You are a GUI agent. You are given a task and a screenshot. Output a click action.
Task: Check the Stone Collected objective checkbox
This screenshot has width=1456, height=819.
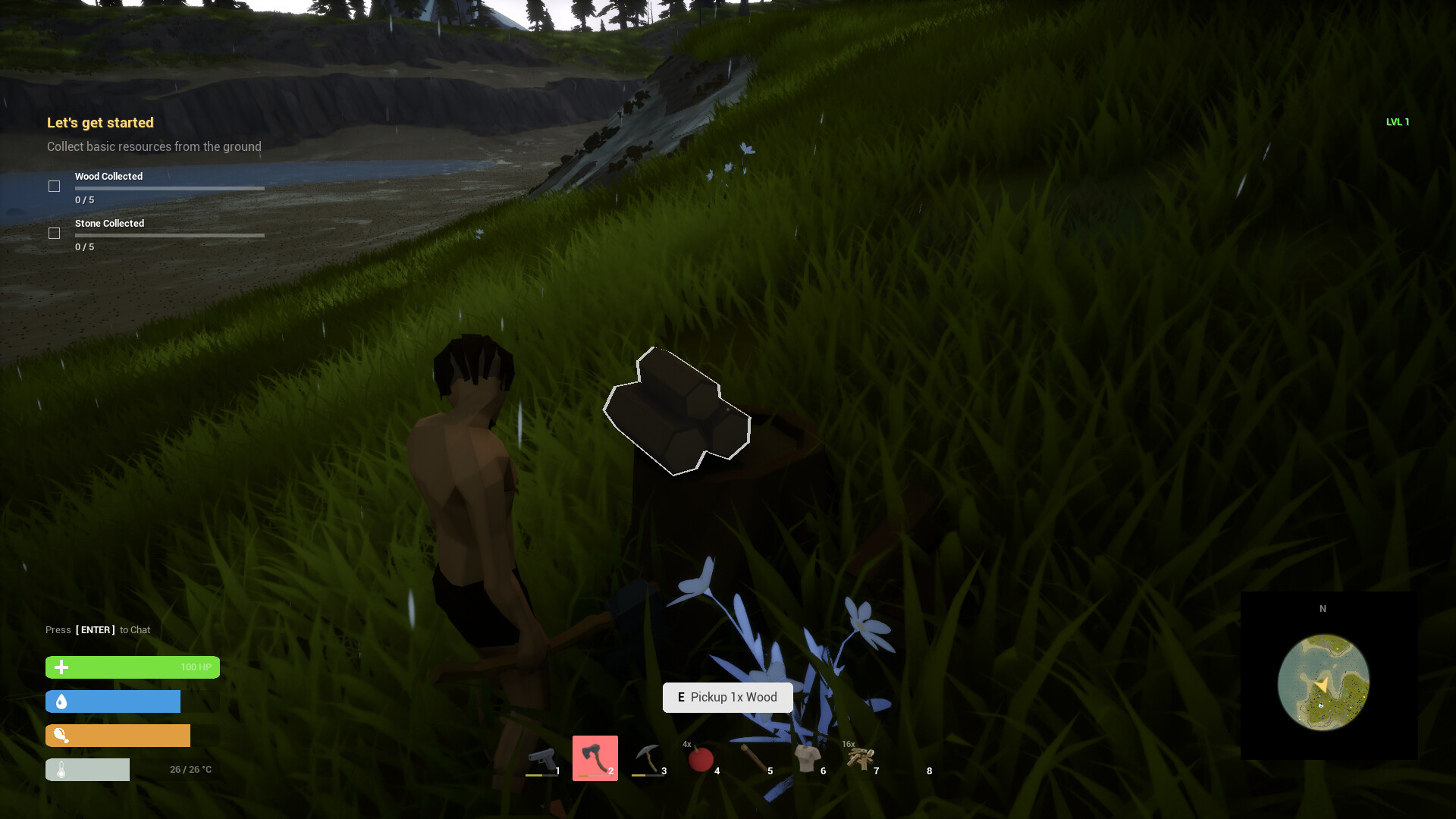pos(54,234)
